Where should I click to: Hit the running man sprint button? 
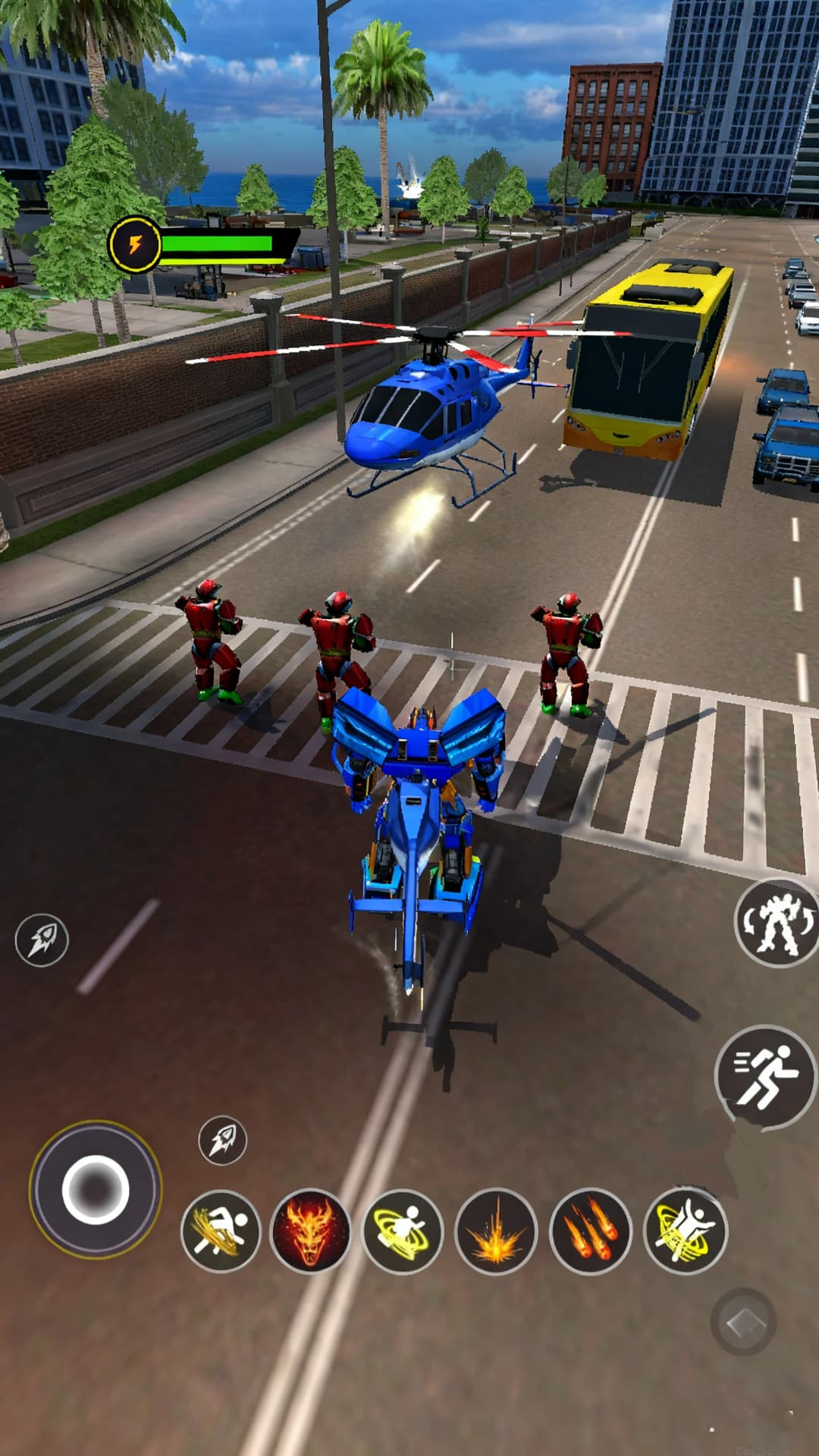[x=765, y=1075]
